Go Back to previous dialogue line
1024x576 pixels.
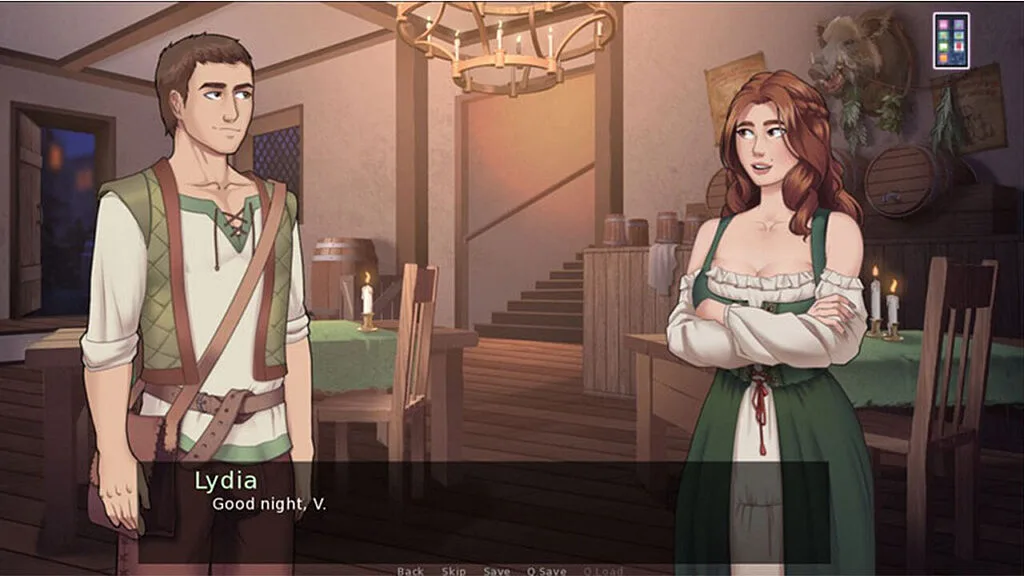410,571
